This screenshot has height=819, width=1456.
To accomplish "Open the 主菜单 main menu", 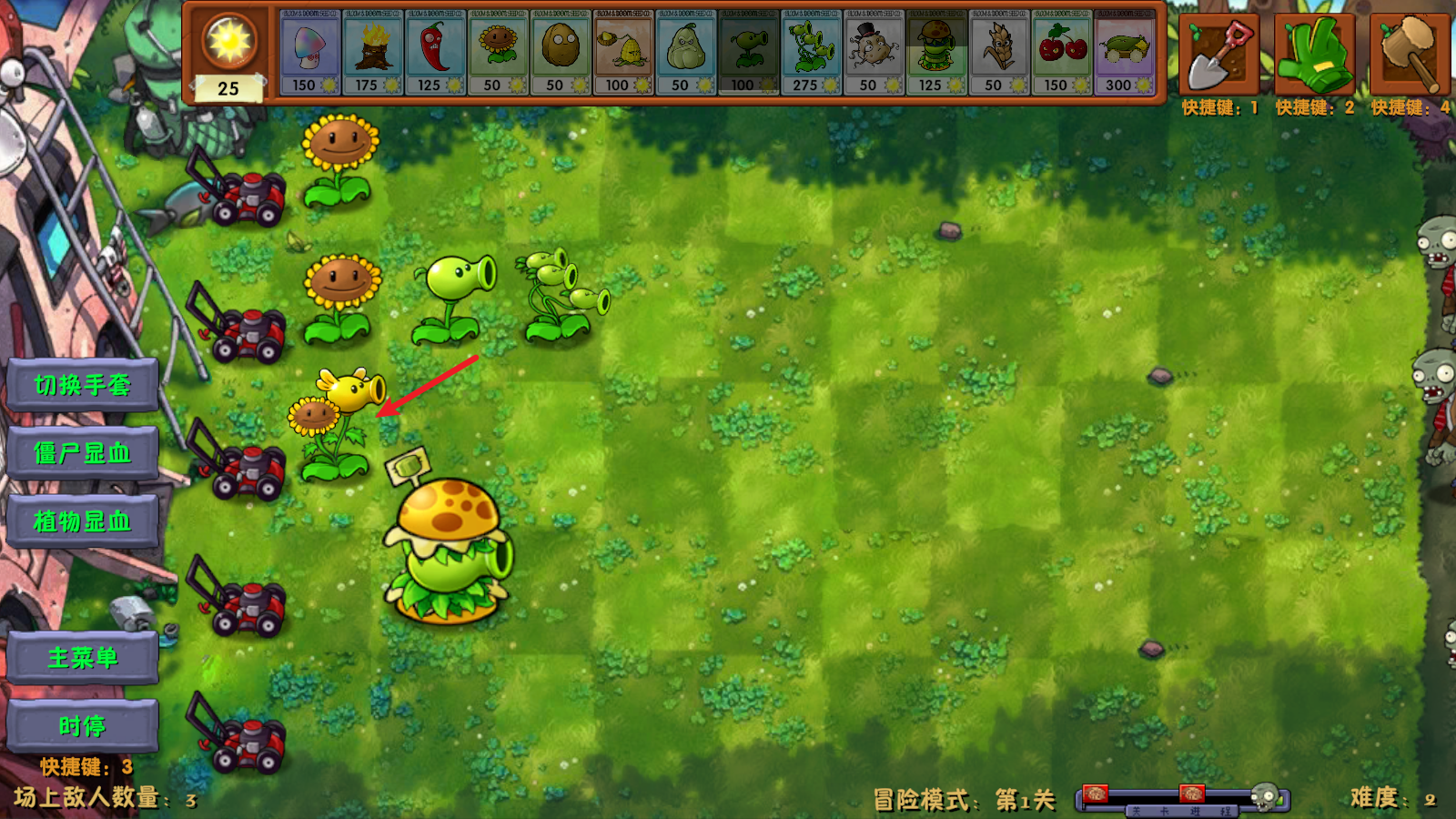I will [82, 655].
